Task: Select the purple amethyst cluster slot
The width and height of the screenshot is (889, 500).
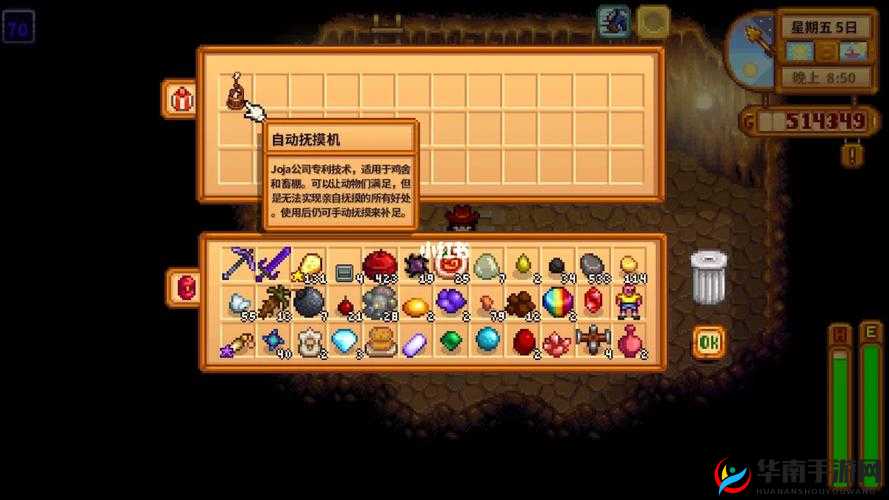Action: click(450, 301)
